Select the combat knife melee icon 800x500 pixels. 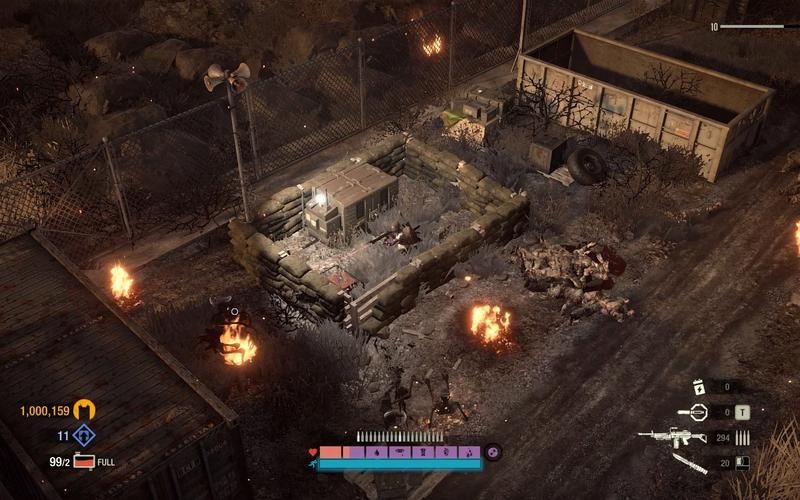[690, 462]
